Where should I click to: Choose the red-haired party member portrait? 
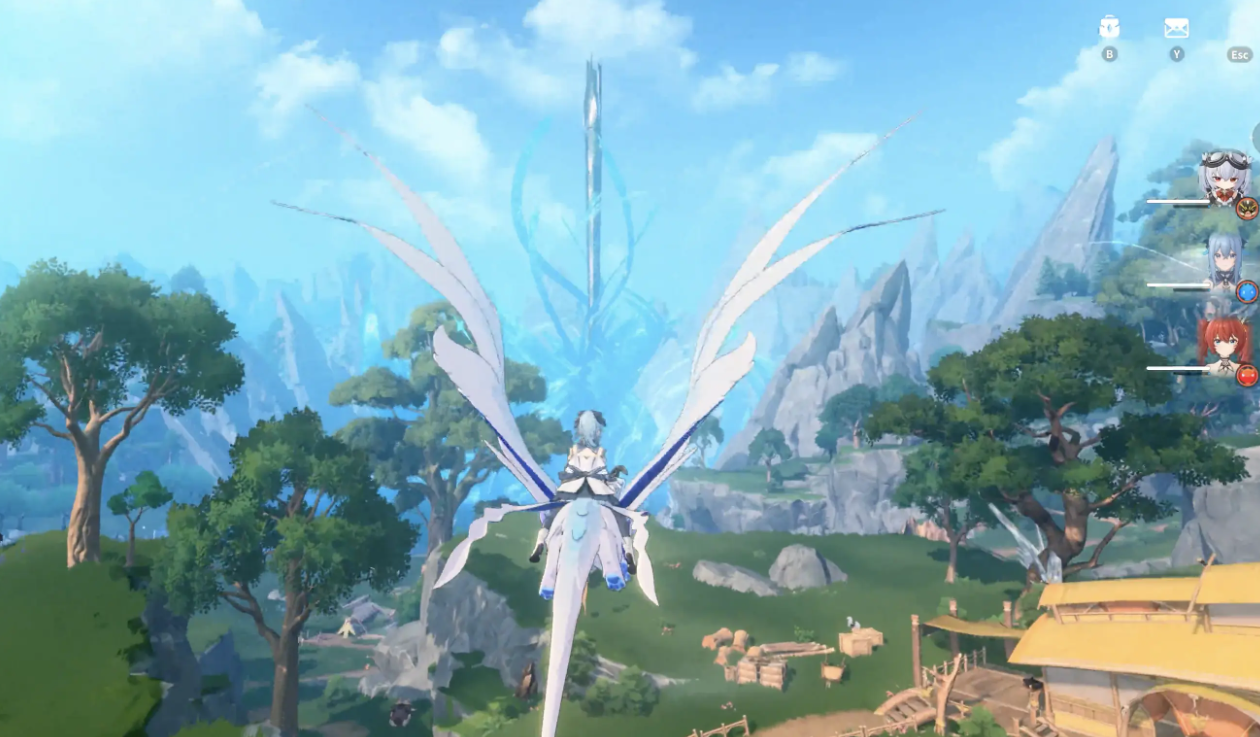click(x=1224, y=343)
